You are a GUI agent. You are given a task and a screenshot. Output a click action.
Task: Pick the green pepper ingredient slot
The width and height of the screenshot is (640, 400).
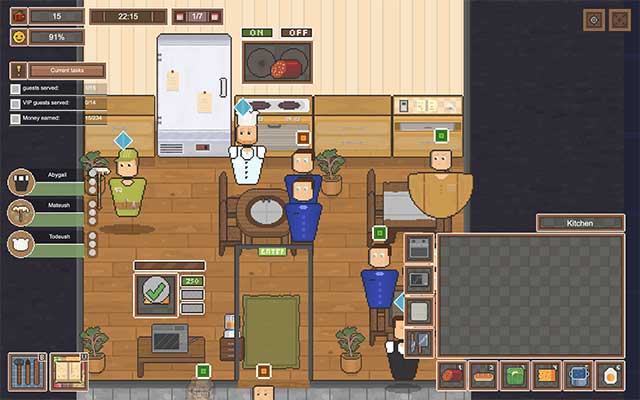point(515,376)
